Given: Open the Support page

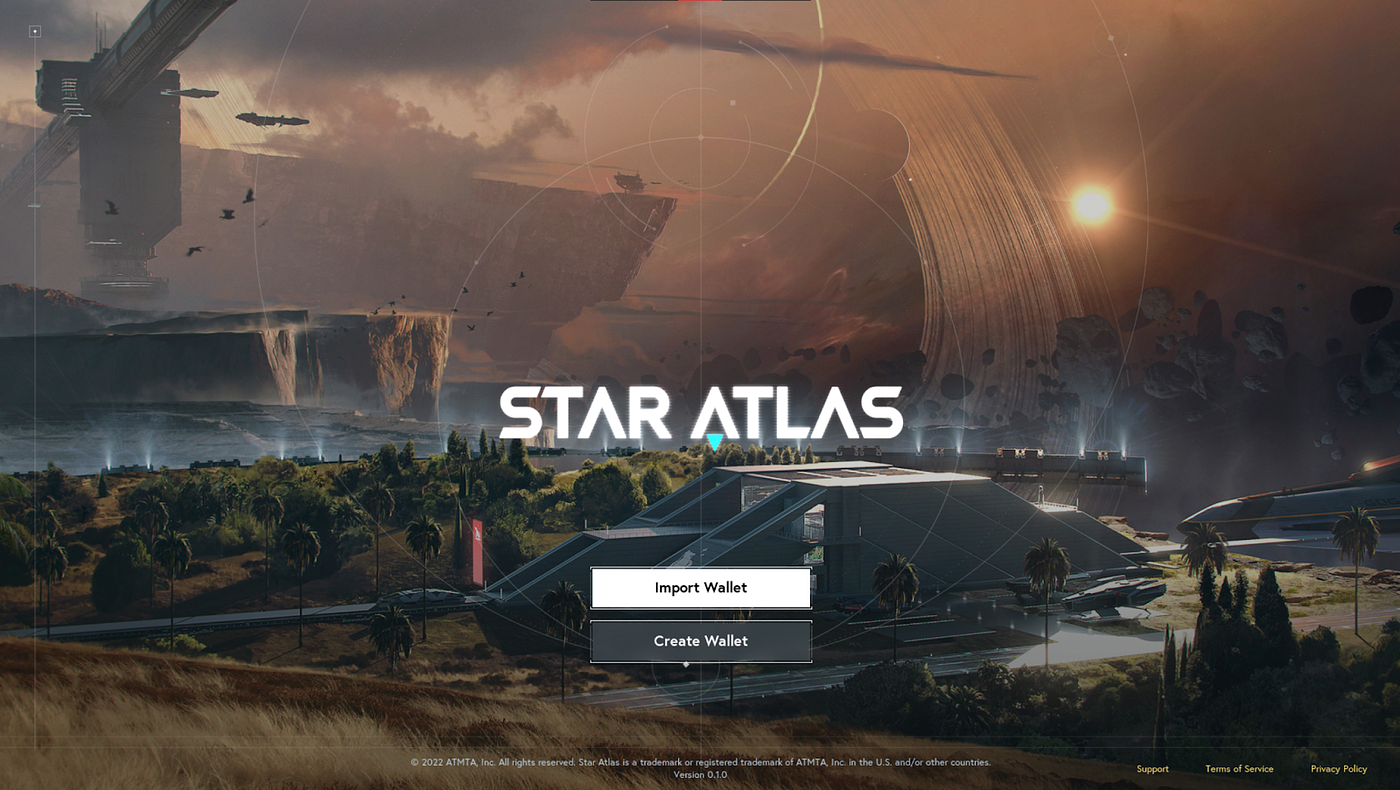Looking at the screenshot, I should pos(1152,768).
